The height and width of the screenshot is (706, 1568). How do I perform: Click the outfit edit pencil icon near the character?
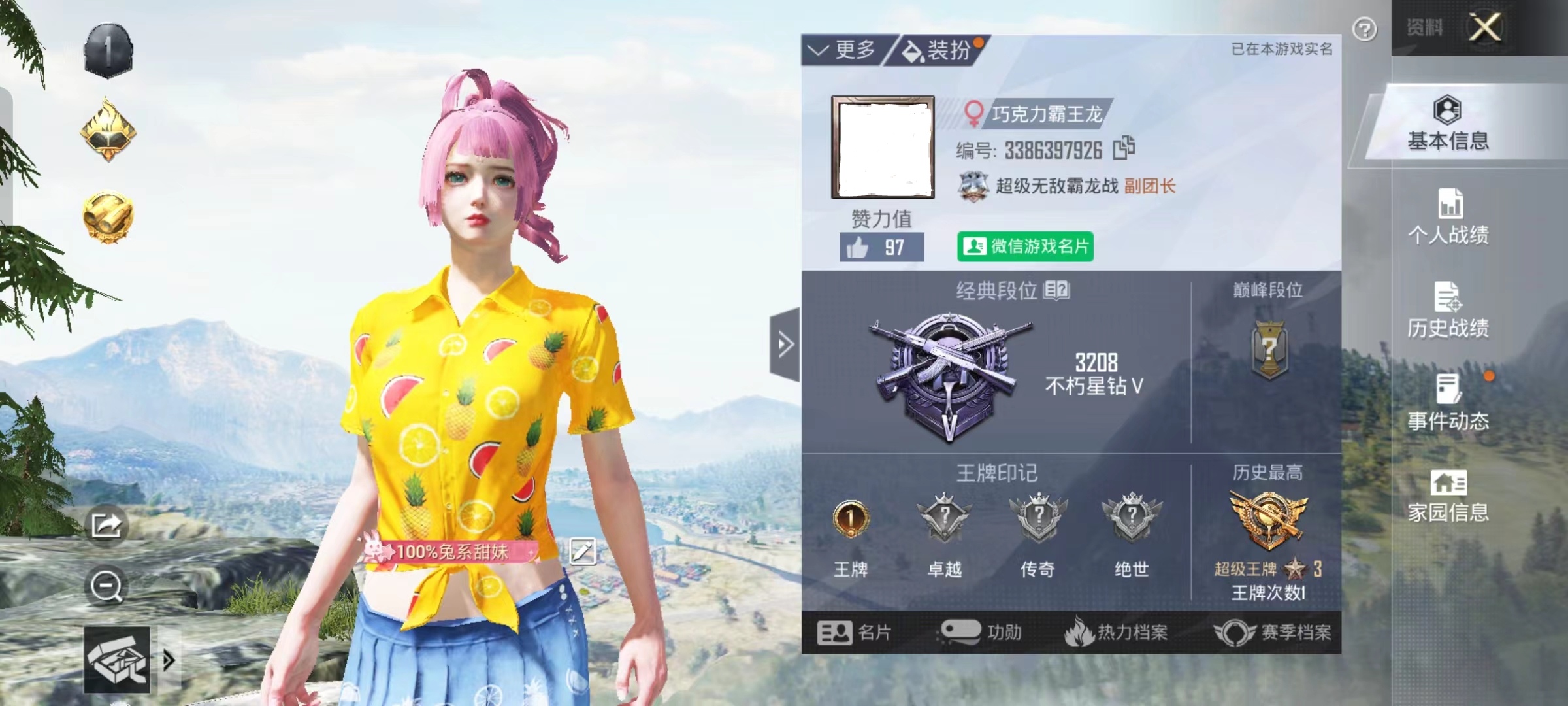coord(581,550)
